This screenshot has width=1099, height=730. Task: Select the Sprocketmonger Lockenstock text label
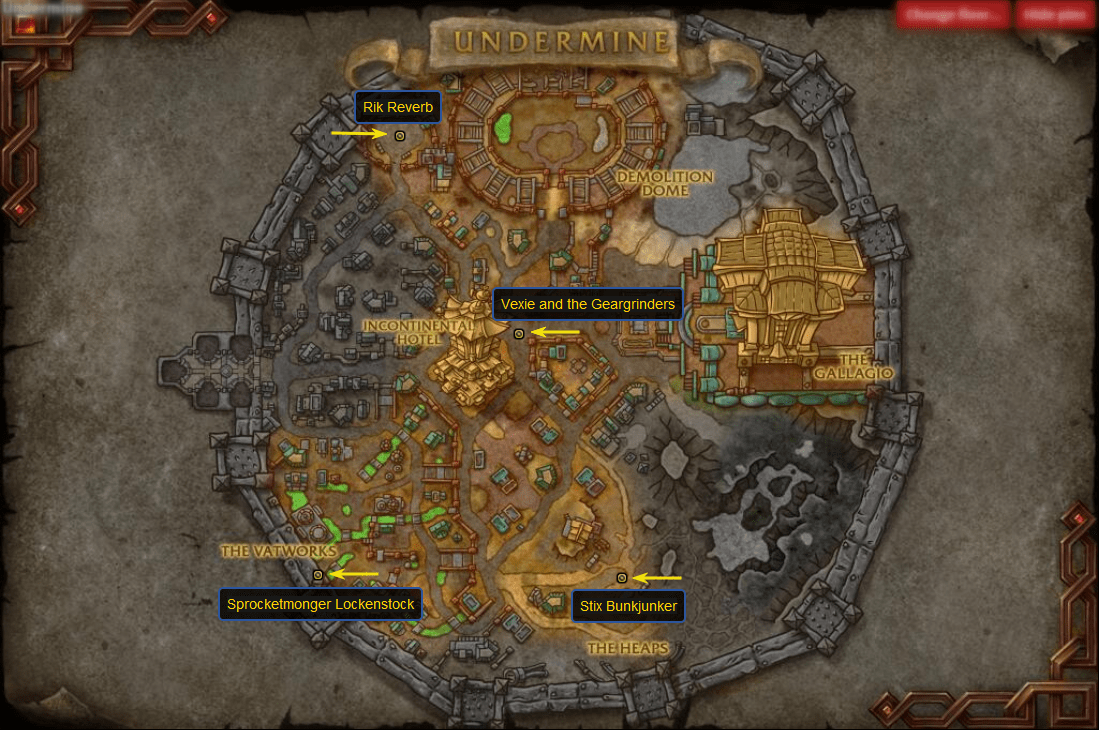(320, 604)
